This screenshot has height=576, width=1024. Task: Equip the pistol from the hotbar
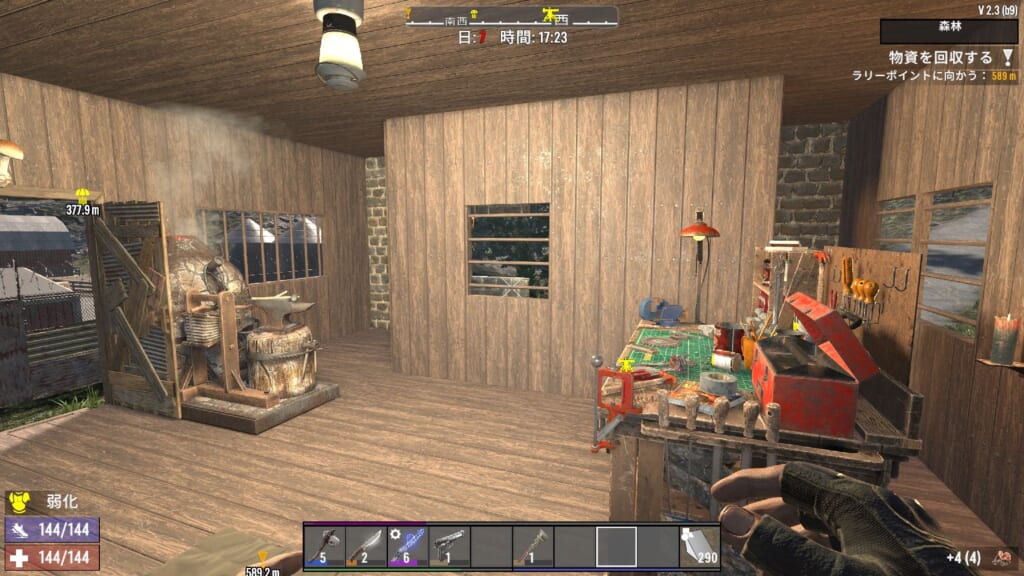point(449,546)
